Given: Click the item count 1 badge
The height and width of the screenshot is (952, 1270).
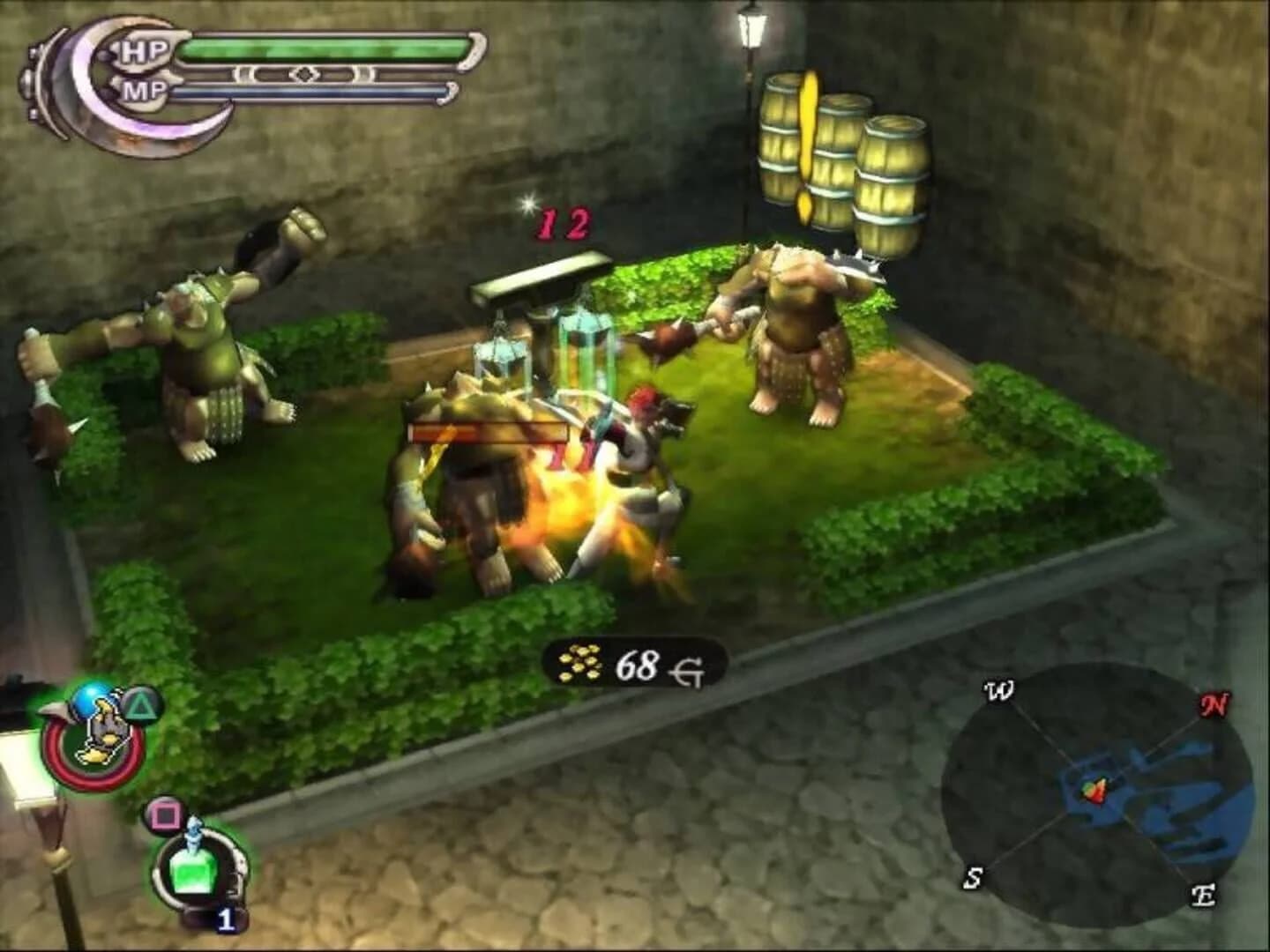Looking at the screenshot, I should pos(228,920).
